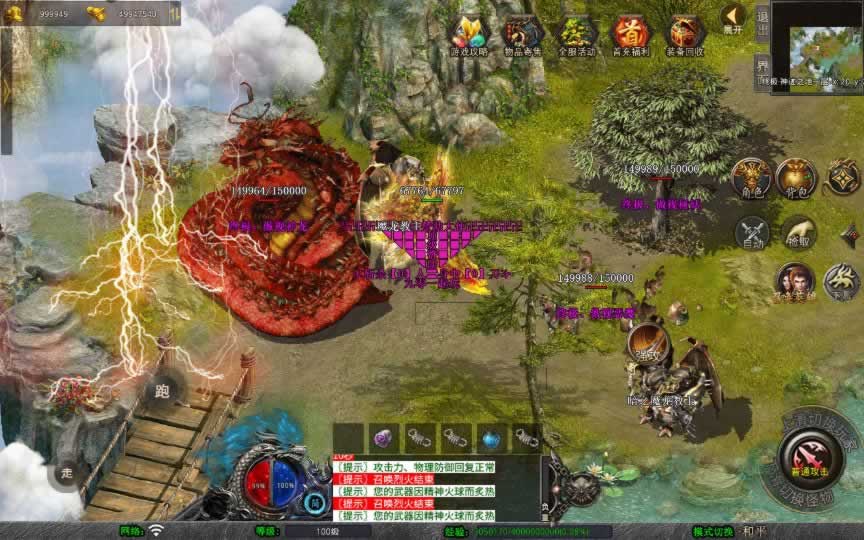Screen dimensions: 864x540
Task: Open the 物品寄售 consignment shop
Action: (523, 34)
